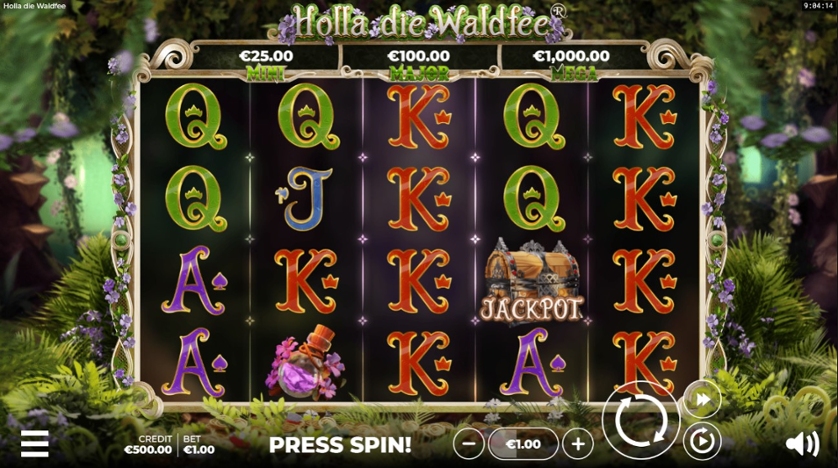Decrease the bet with the minus button
This screenshot has width=838, height=468.
[x=468, y=443]
